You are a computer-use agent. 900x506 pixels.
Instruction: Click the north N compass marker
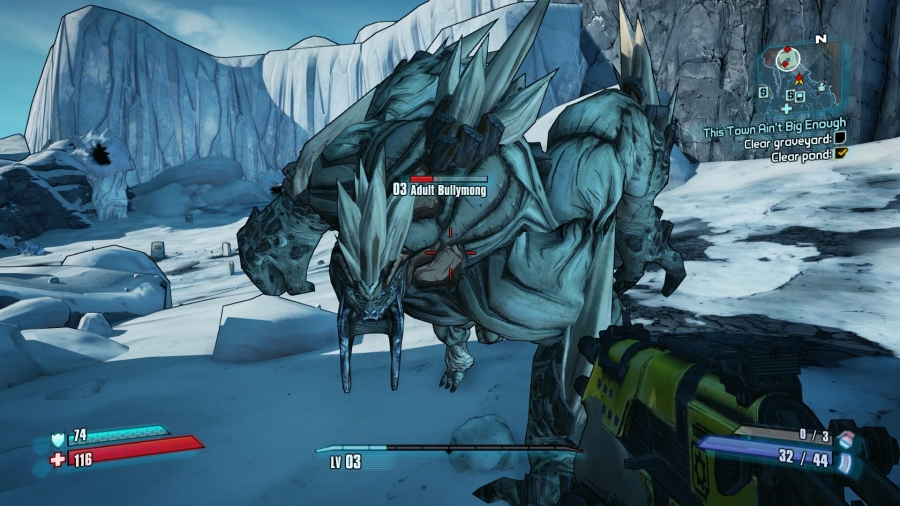pos(821,39)
